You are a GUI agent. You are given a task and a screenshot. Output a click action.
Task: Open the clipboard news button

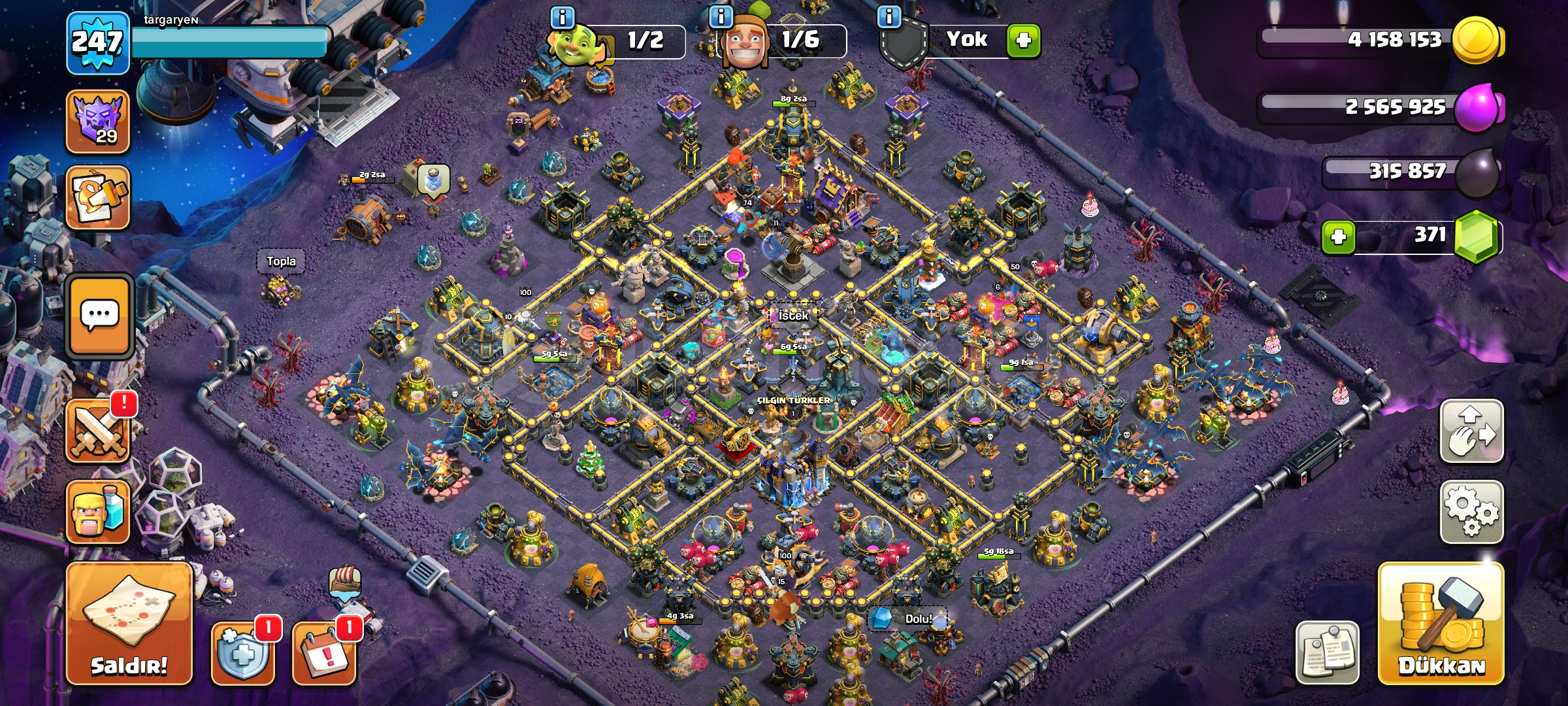pyautogui.click(x=1328, y=652)
